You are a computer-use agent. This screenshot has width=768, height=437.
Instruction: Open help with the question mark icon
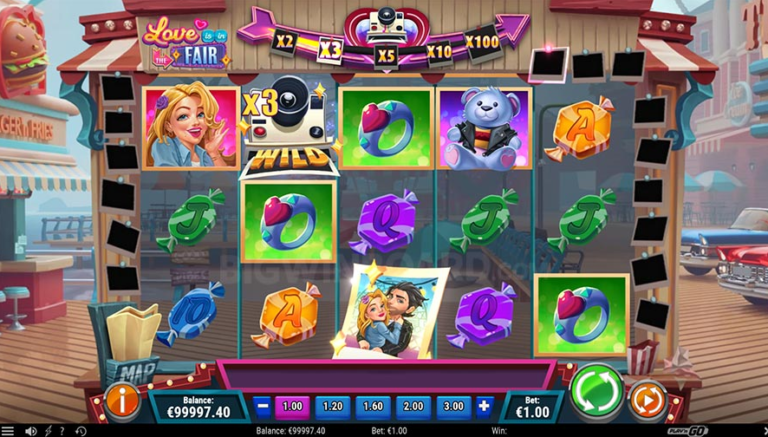pyautogui.click(x=63, y=431)
